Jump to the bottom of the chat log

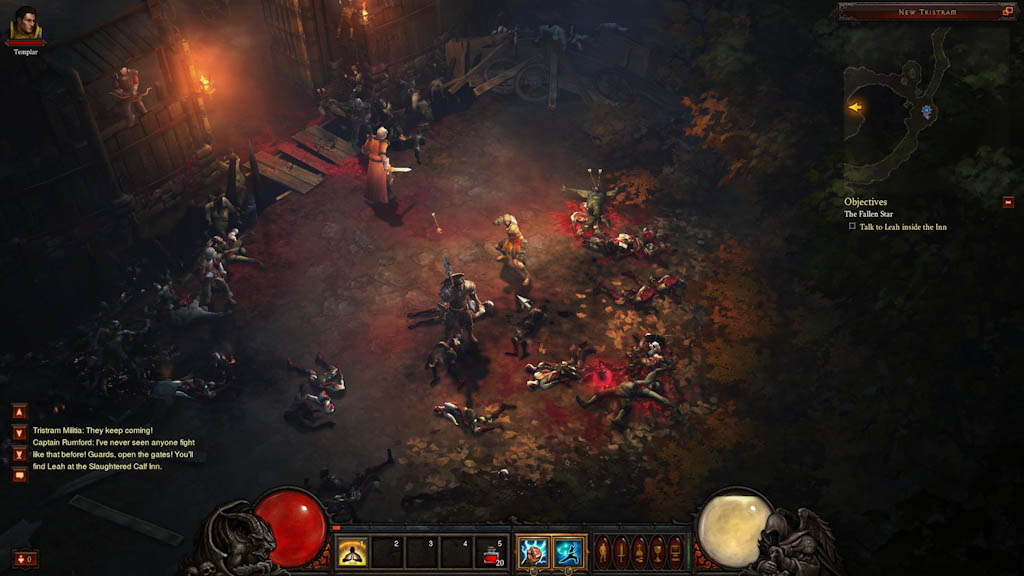20,455
